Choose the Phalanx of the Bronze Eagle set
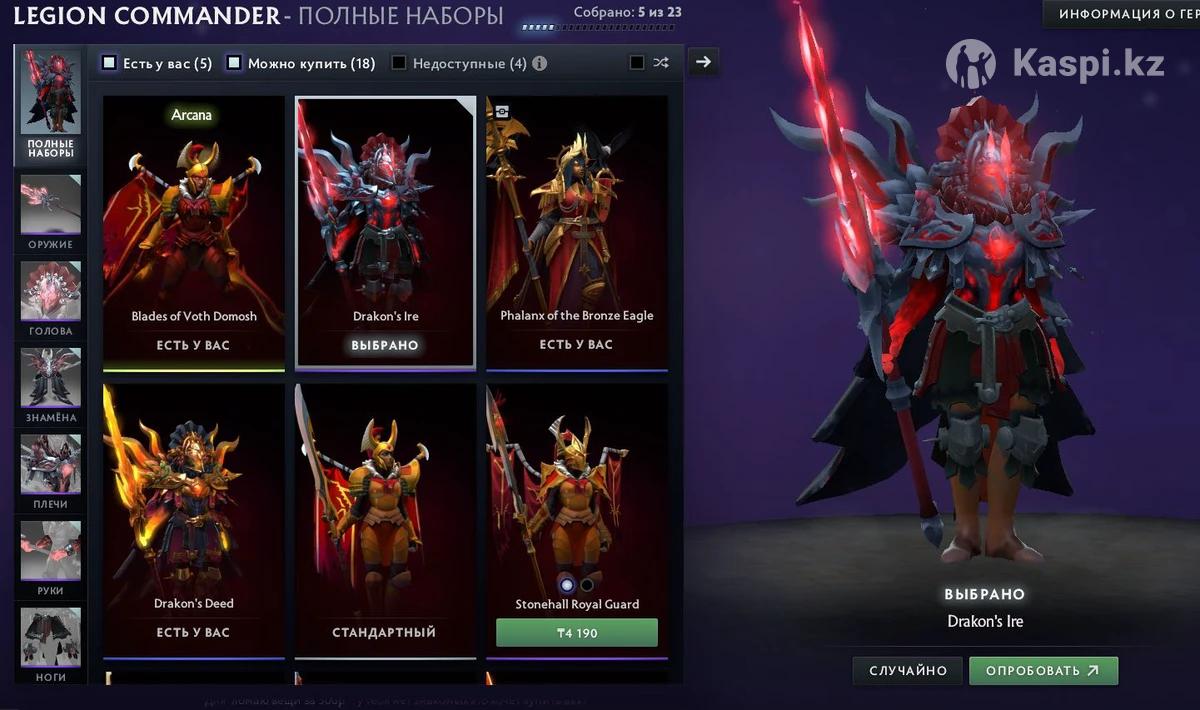 [577, 232]
